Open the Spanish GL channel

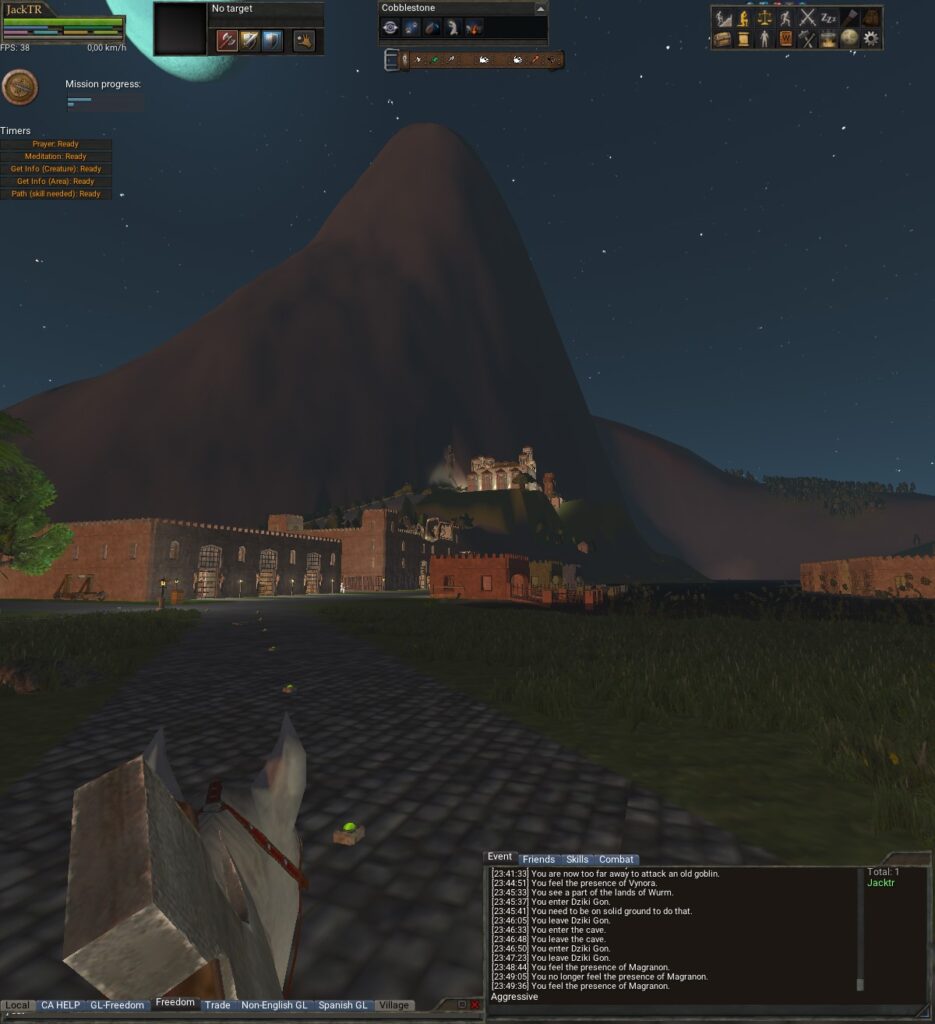tap(343, 1005)
